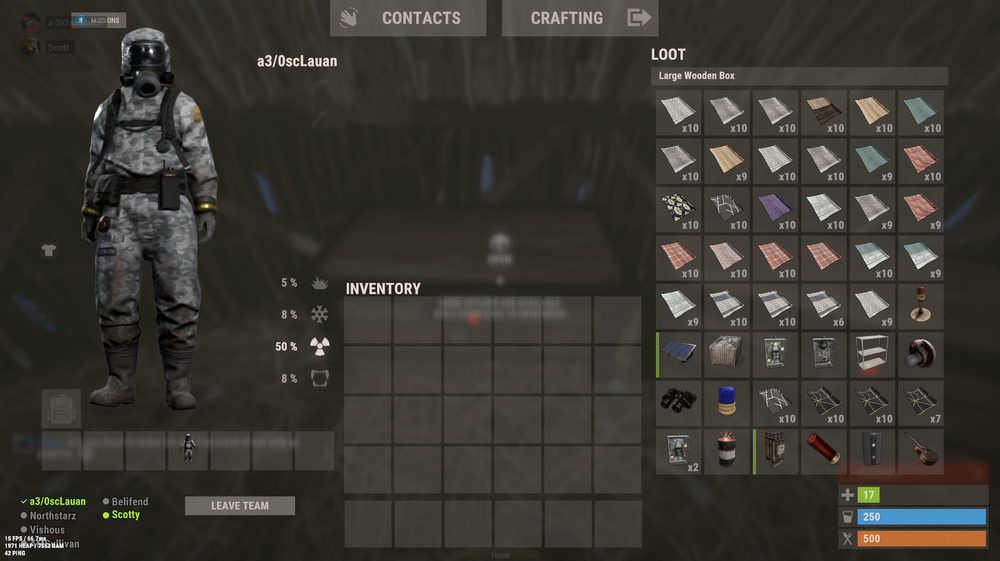This screenshot has width=1000, height=561.
Task: Click the Leave Team button
Action: (x=240, y=506)
